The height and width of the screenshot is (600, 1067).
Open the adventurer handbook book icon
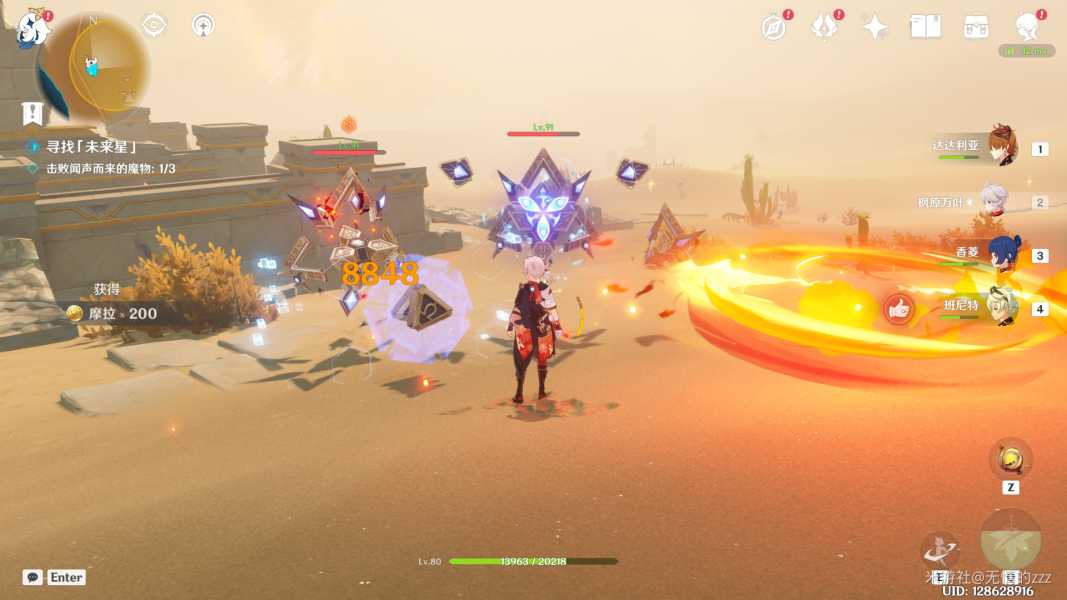(925, 27)
